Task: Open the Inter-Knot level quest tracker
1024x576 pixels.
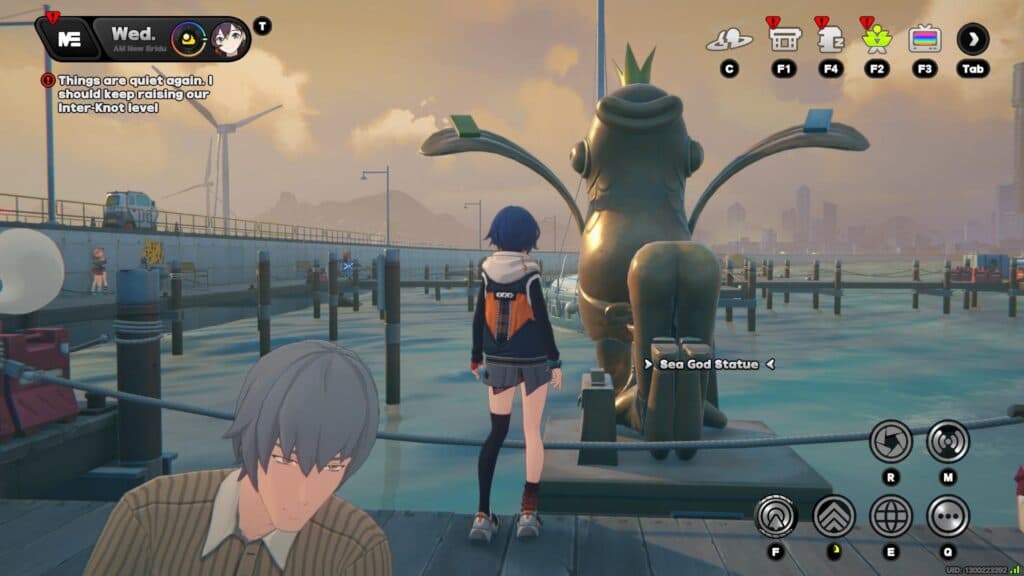Action: point(136,93)
